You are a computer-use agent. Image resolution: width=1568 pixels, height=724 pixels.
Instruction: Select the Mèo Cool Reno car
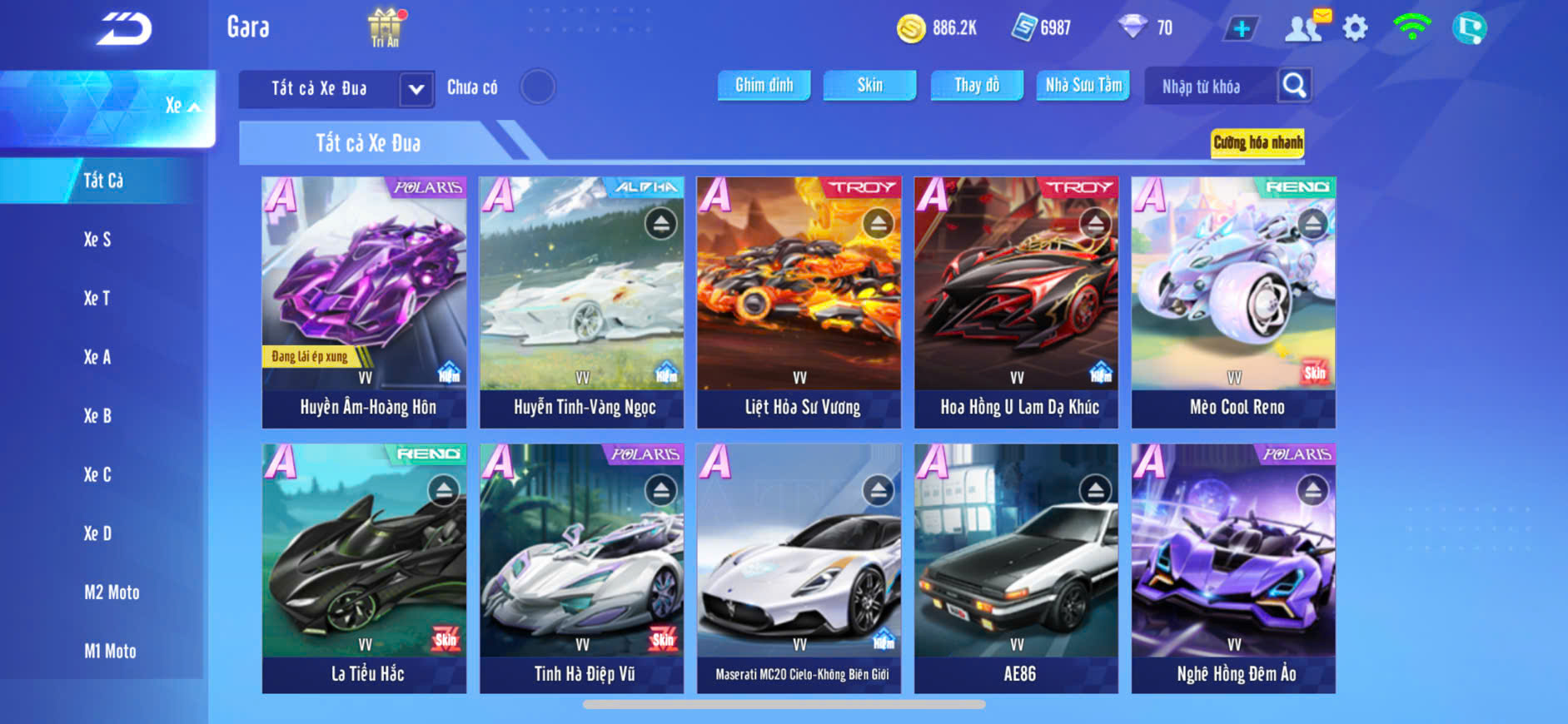tap(1233, 302)
